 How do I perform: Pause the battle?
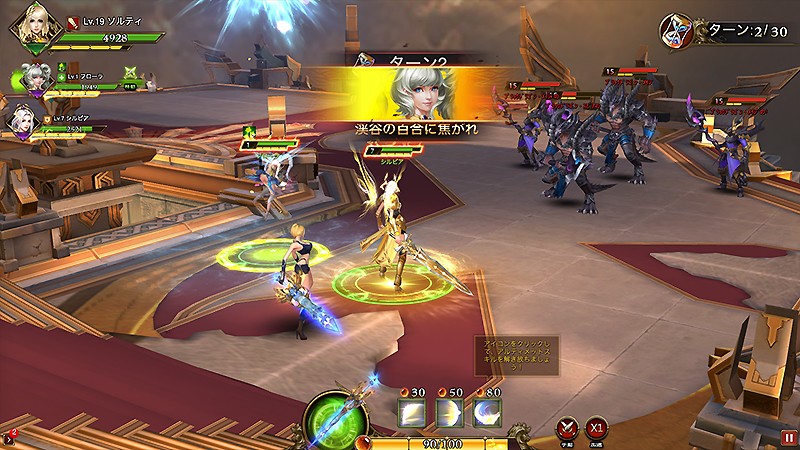(789, 437)
